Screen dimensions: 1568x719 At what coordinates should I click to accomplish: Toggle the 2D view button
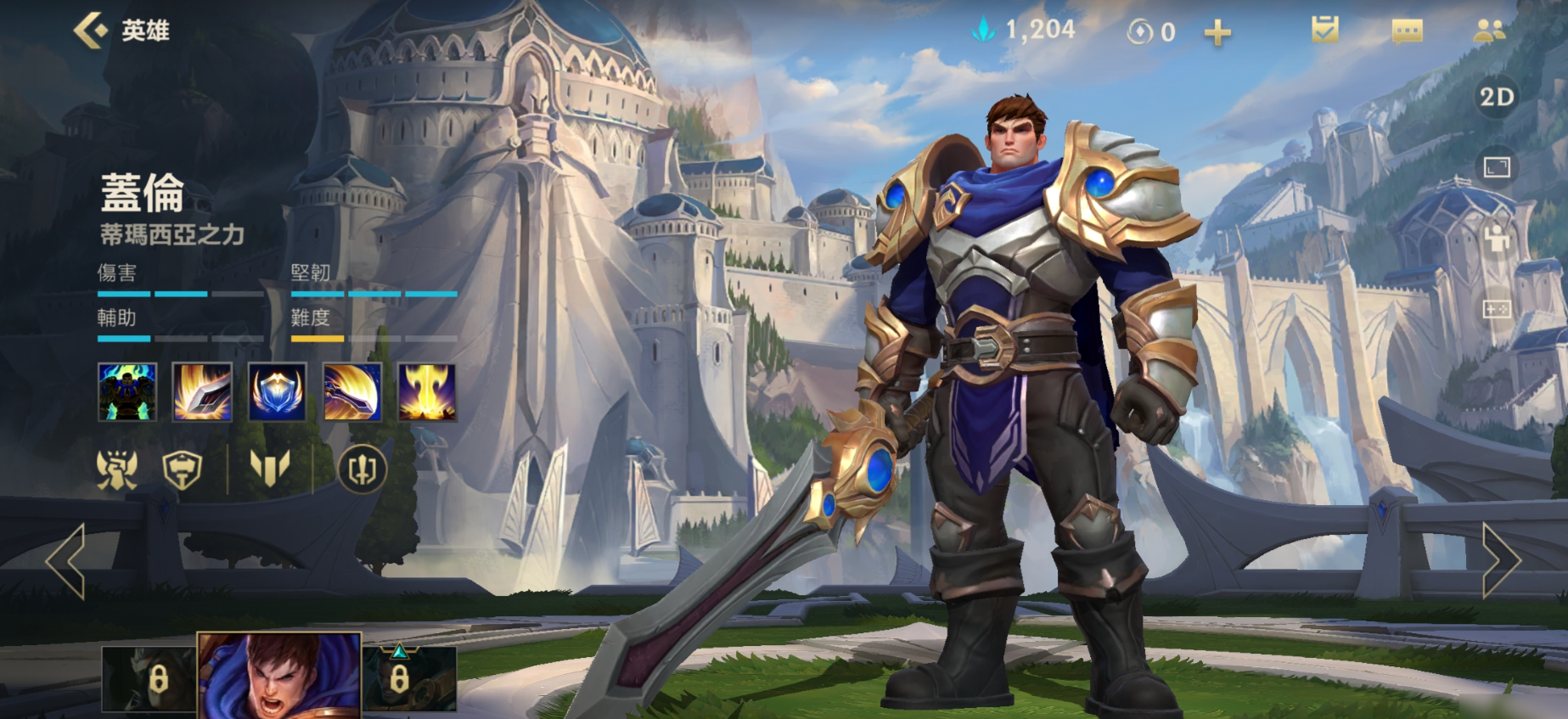[1497, 97]
